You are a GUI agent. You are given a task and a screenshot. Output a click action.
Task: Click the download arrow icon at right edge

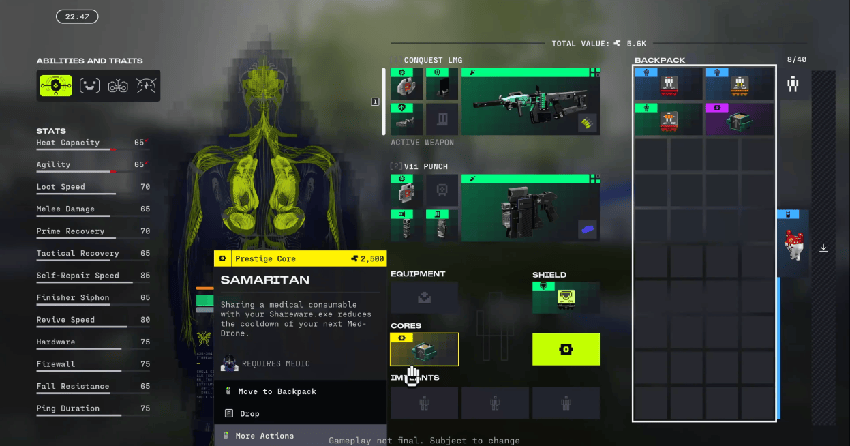point(824,248)
